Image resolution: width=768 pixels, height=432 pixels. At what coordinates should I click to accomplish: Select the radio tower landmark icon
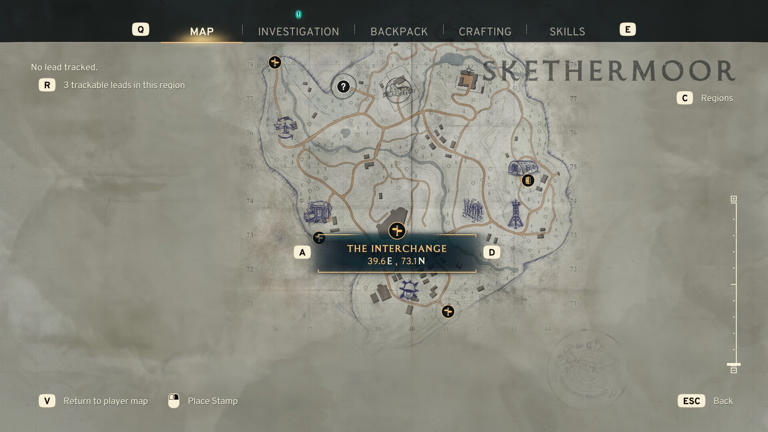coord(516,213)
